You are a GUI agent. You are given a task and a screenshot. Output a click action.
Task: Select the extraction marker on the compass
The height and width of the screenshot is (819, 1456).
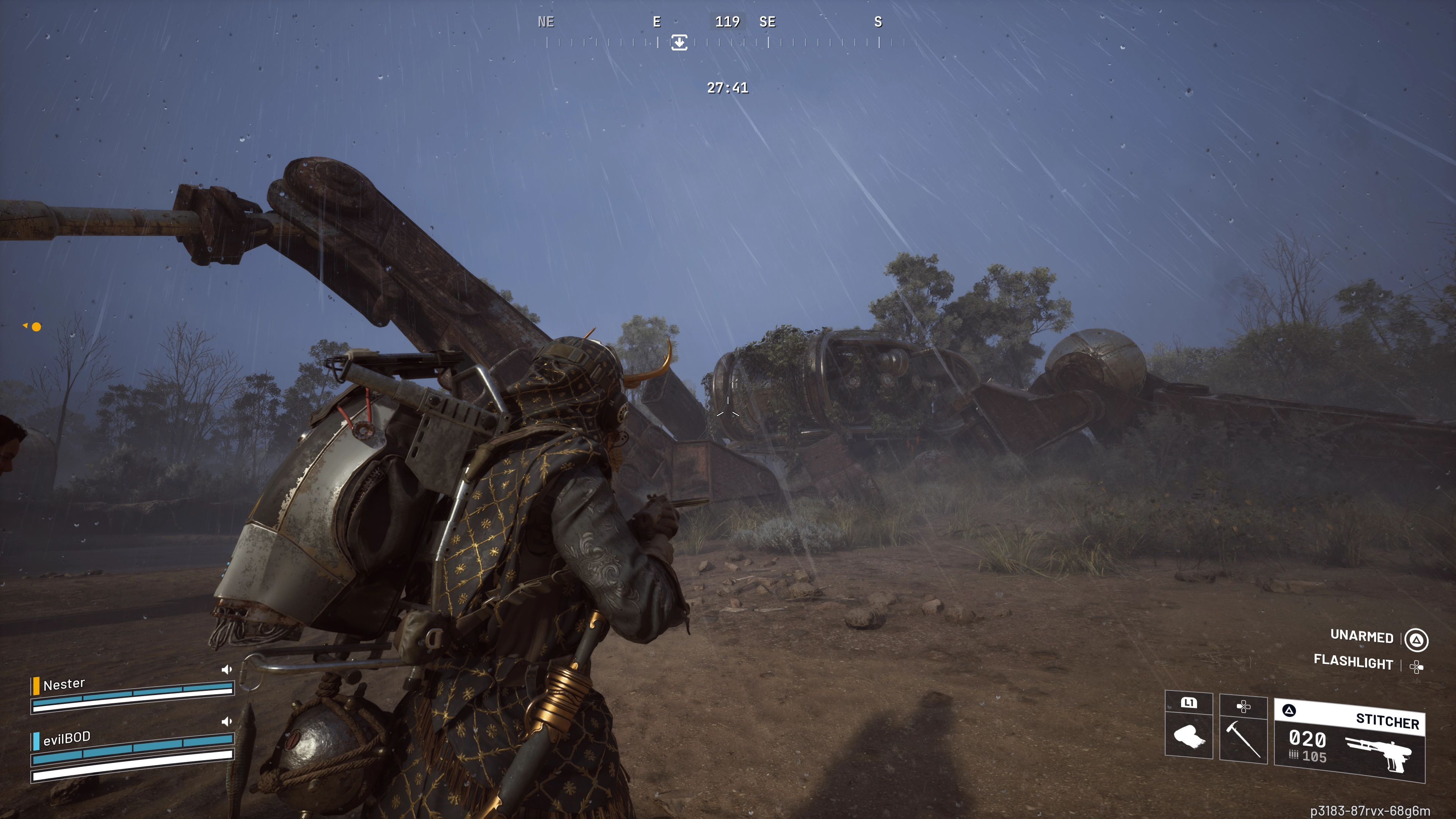(x=679, y=42)
